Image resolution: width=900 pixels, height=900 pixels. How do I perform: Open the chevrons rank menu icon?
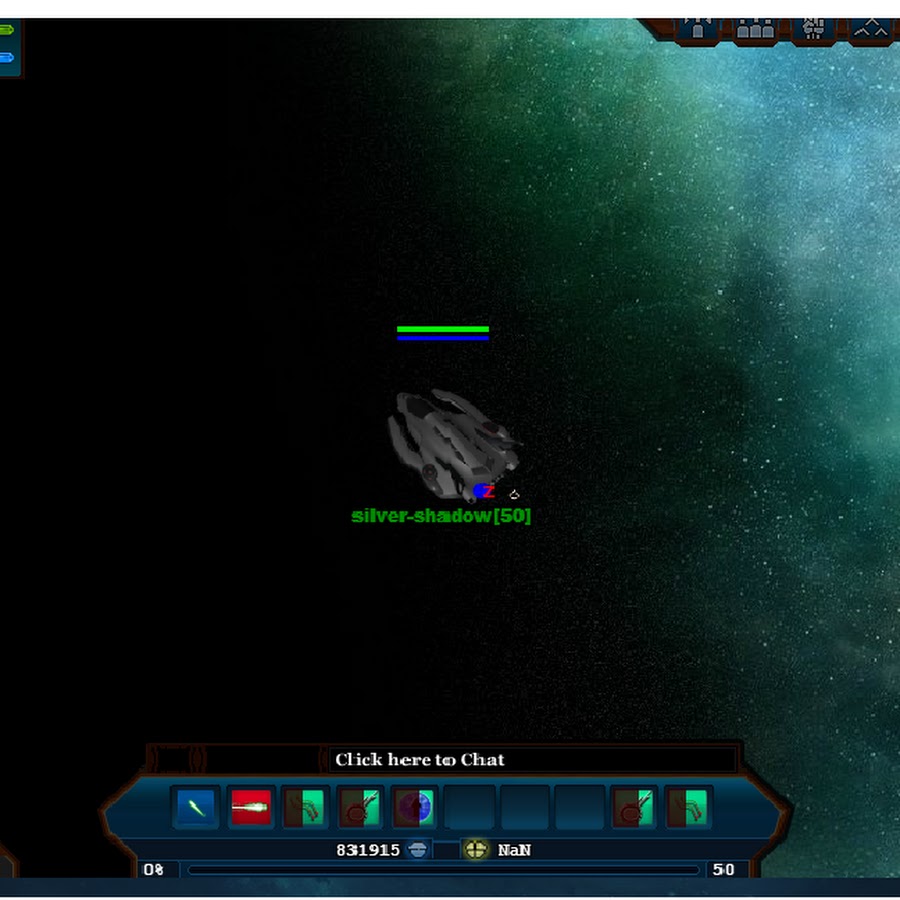pyautogui.click(x=872, y=27)
